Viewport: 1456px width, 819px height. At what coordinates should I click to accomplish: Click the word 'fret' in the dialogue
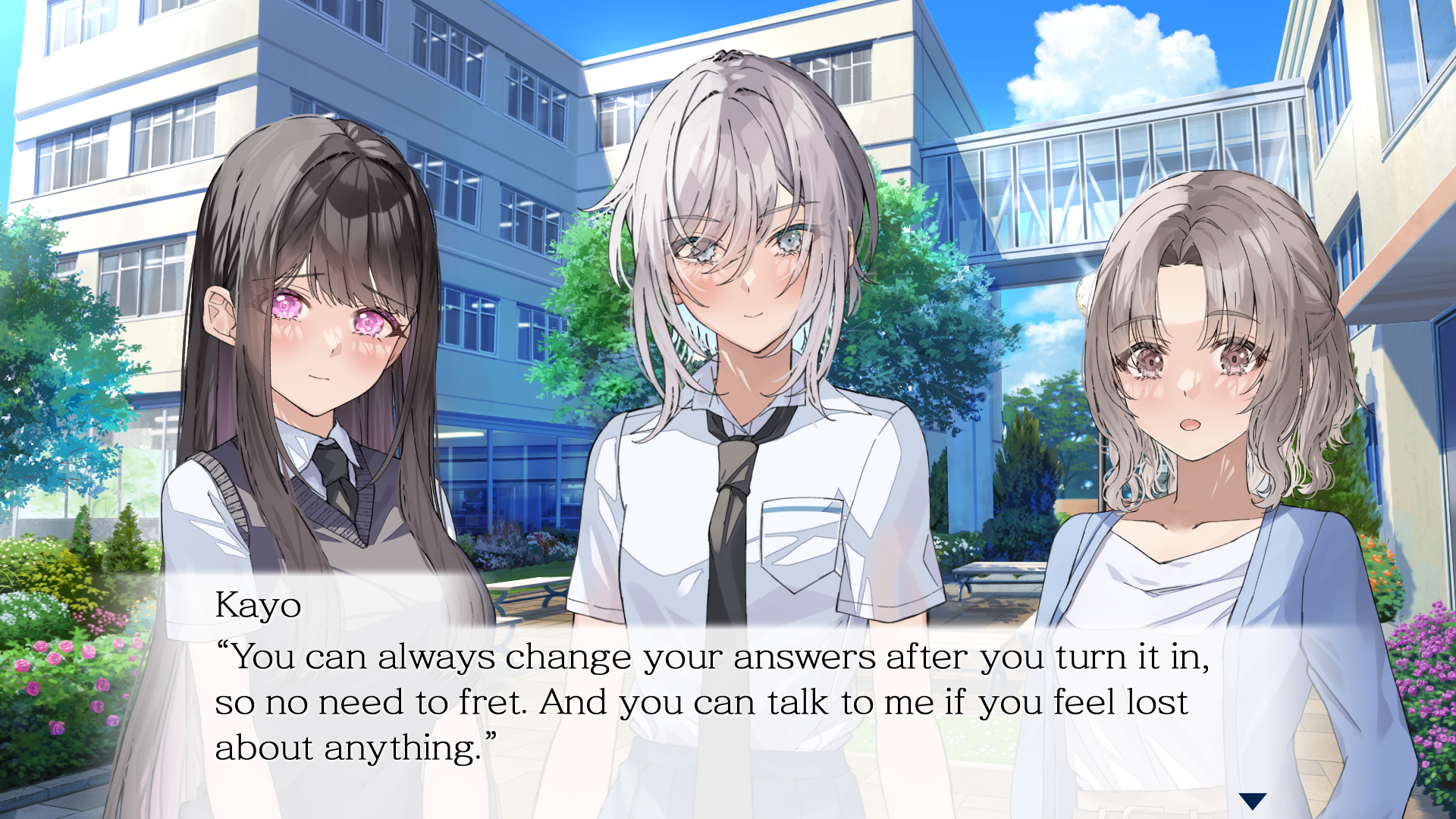(493, 701)
